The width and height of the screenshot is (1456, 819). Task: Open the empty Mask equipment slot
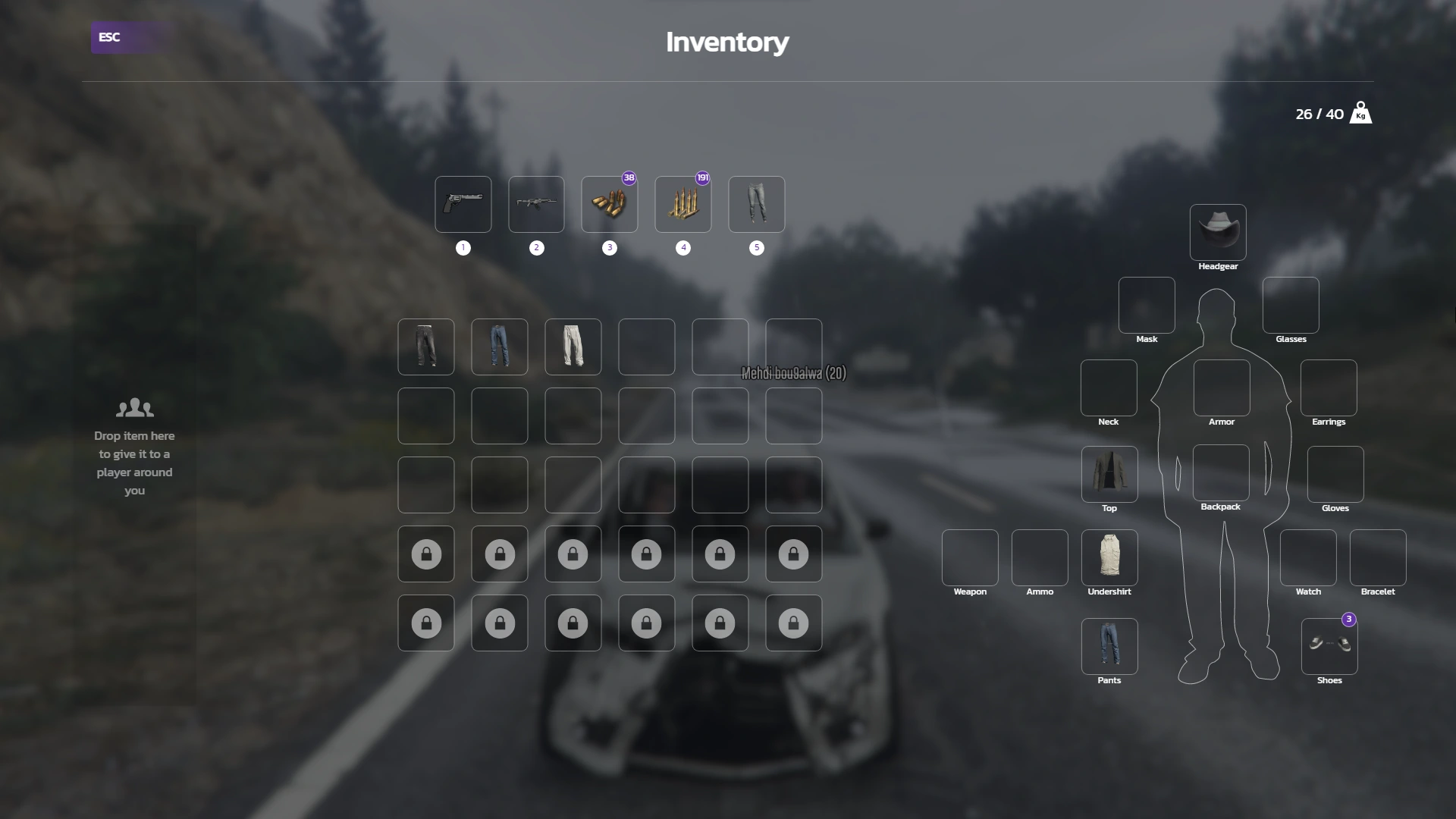click(1146, 306)
